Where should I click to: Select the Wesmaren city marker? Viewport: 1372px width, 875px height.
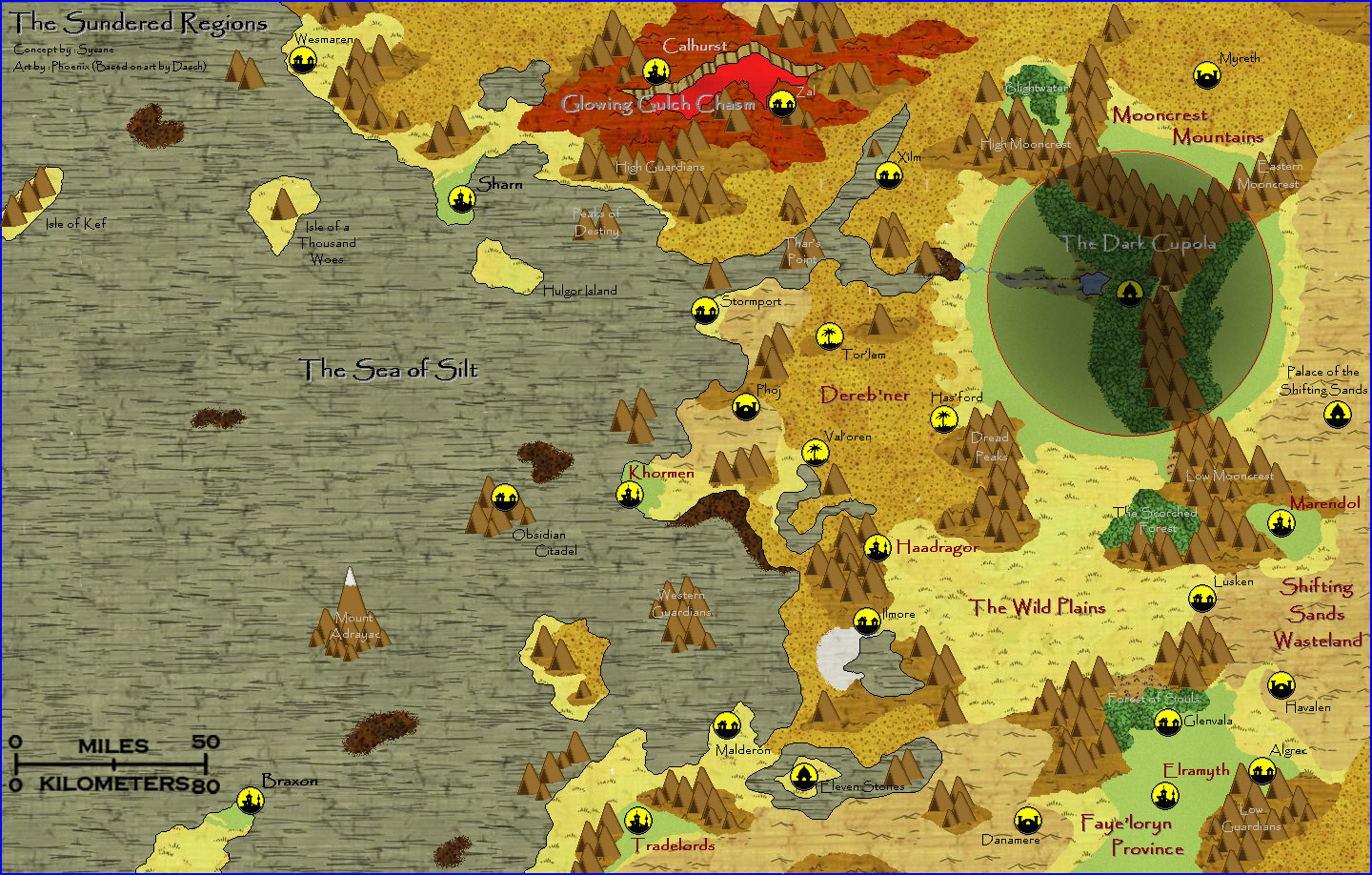click(x=303, y=61)
